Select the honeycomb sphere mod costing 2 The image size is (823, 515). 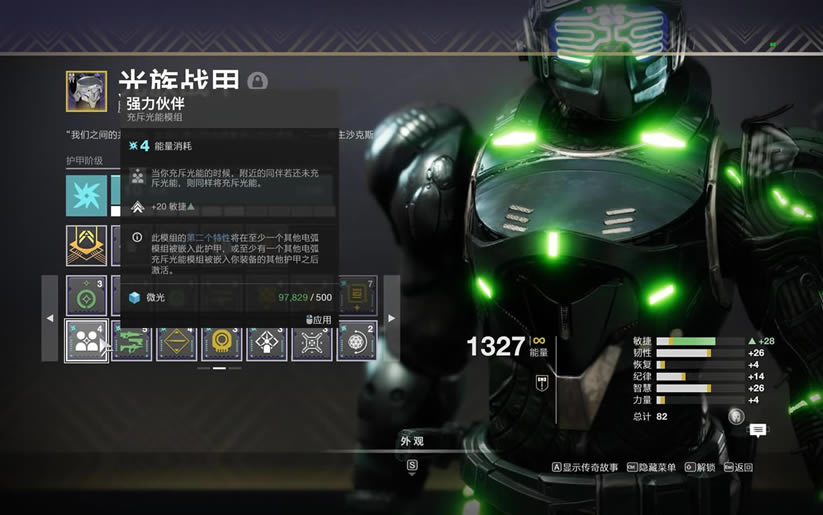click(x=357, y=341)
